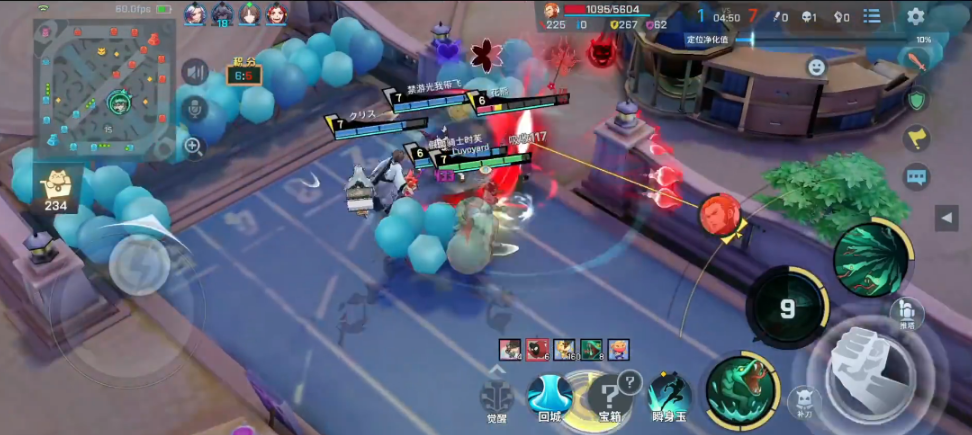972x435 pixels.
Task: Expand the side panel arrow
Action: 946,217
